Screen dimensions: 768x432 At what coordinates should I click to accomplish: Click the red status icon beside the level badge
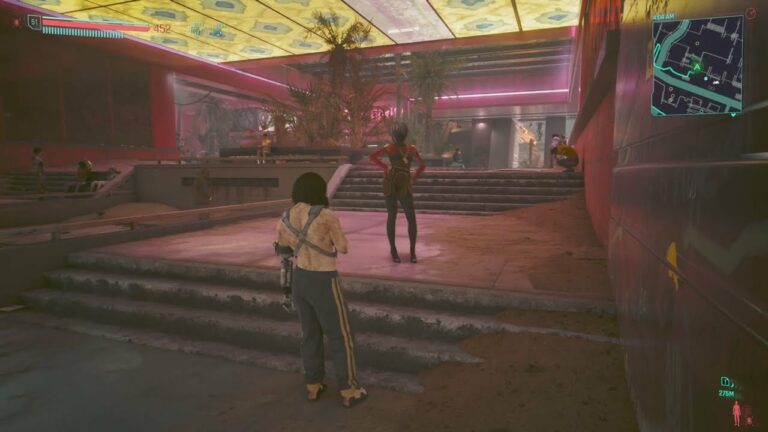point(15,21)
